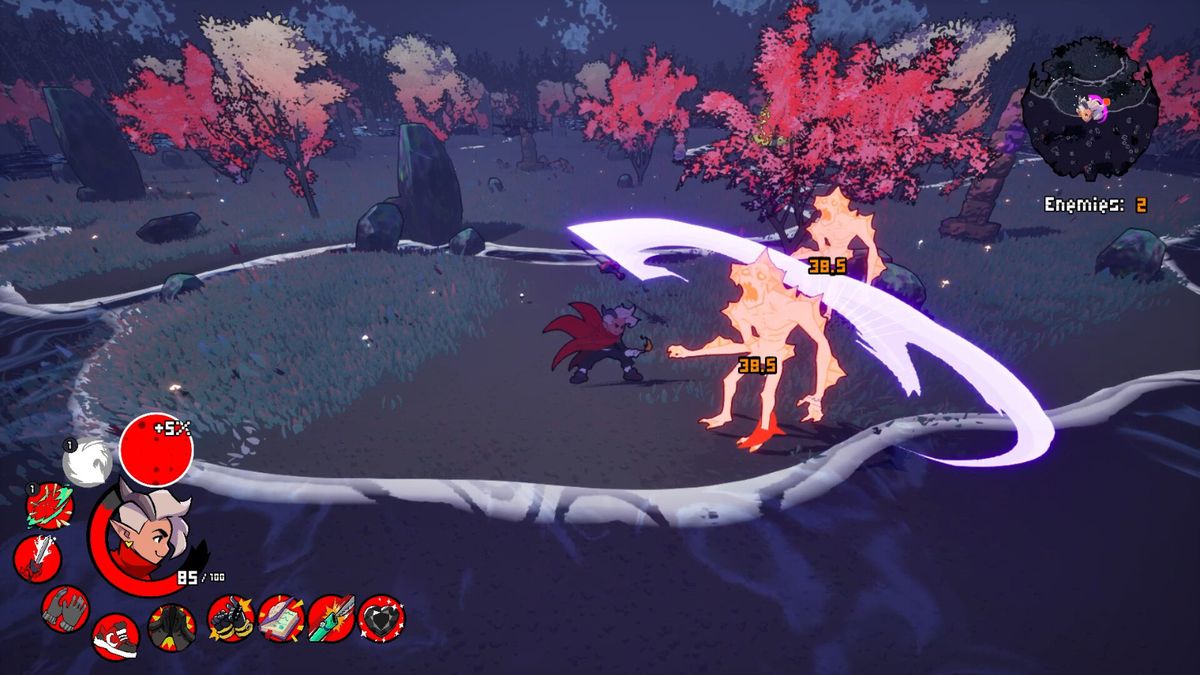1200x675 pixels.
Task: Activate the green slash burst ability
Action: click(49, 506)
